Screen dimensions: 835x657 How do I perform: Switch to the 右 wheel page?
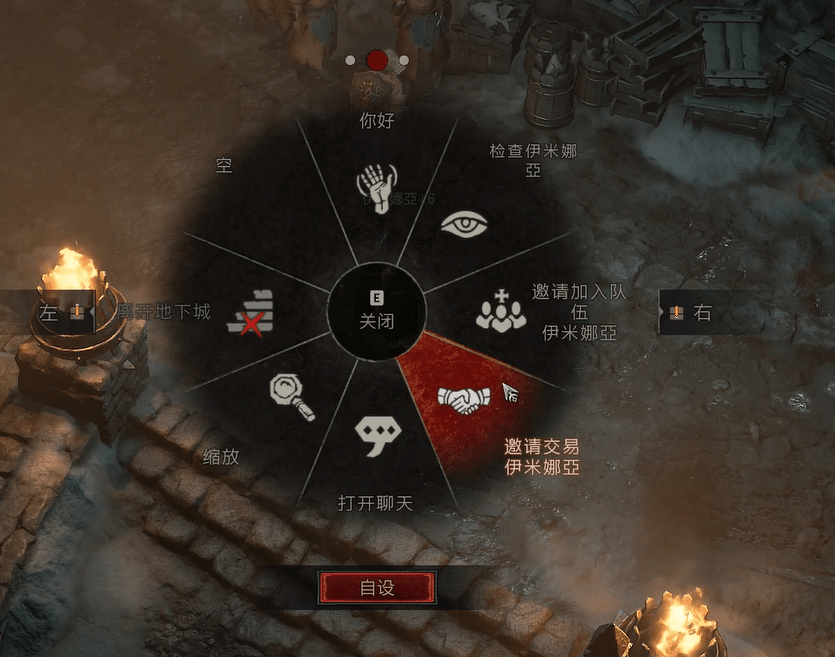pos(691,313)
